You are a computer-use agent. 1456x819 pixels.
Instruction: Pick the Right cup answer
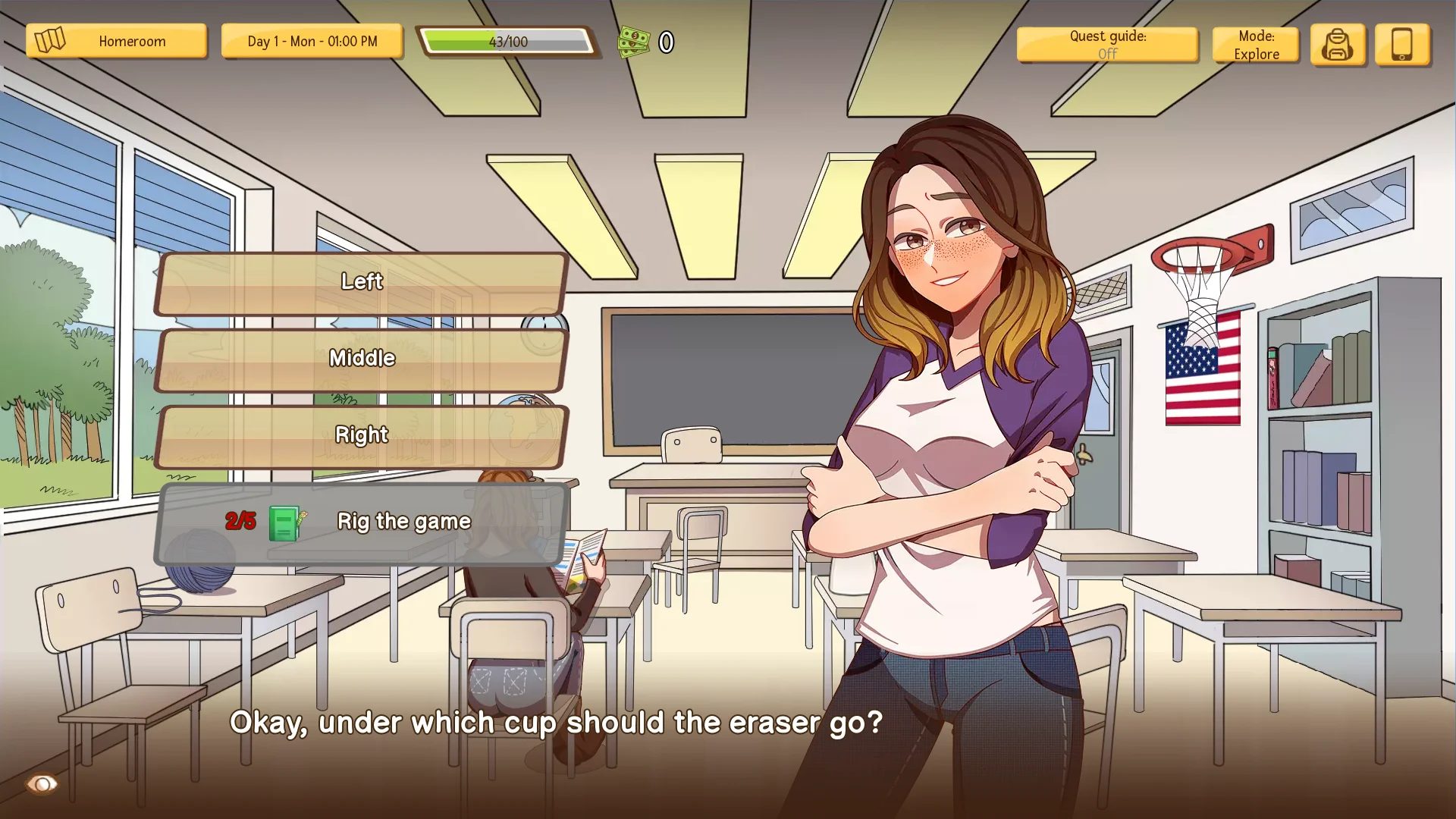pyautogui.click(x=361, y=435)
